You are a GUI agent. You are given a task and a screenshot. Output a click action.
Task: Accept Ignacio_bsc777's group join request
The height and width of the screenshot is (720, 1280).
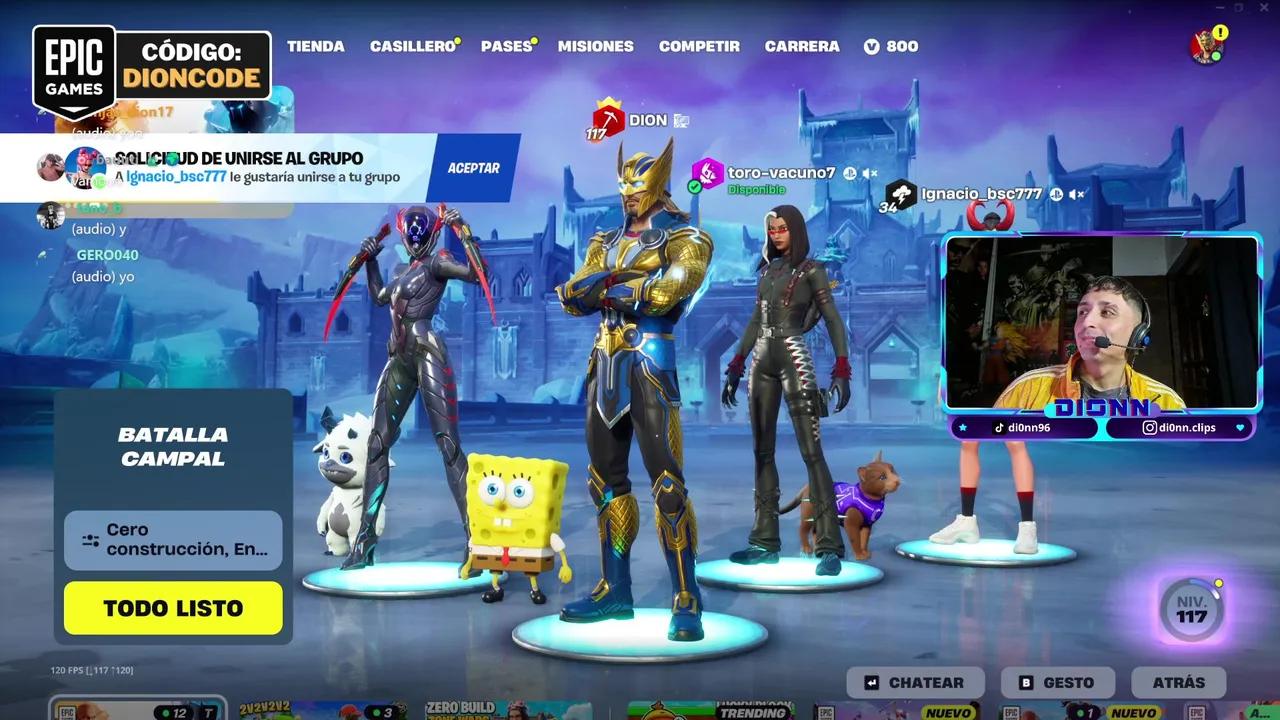(x=471, y=168)
